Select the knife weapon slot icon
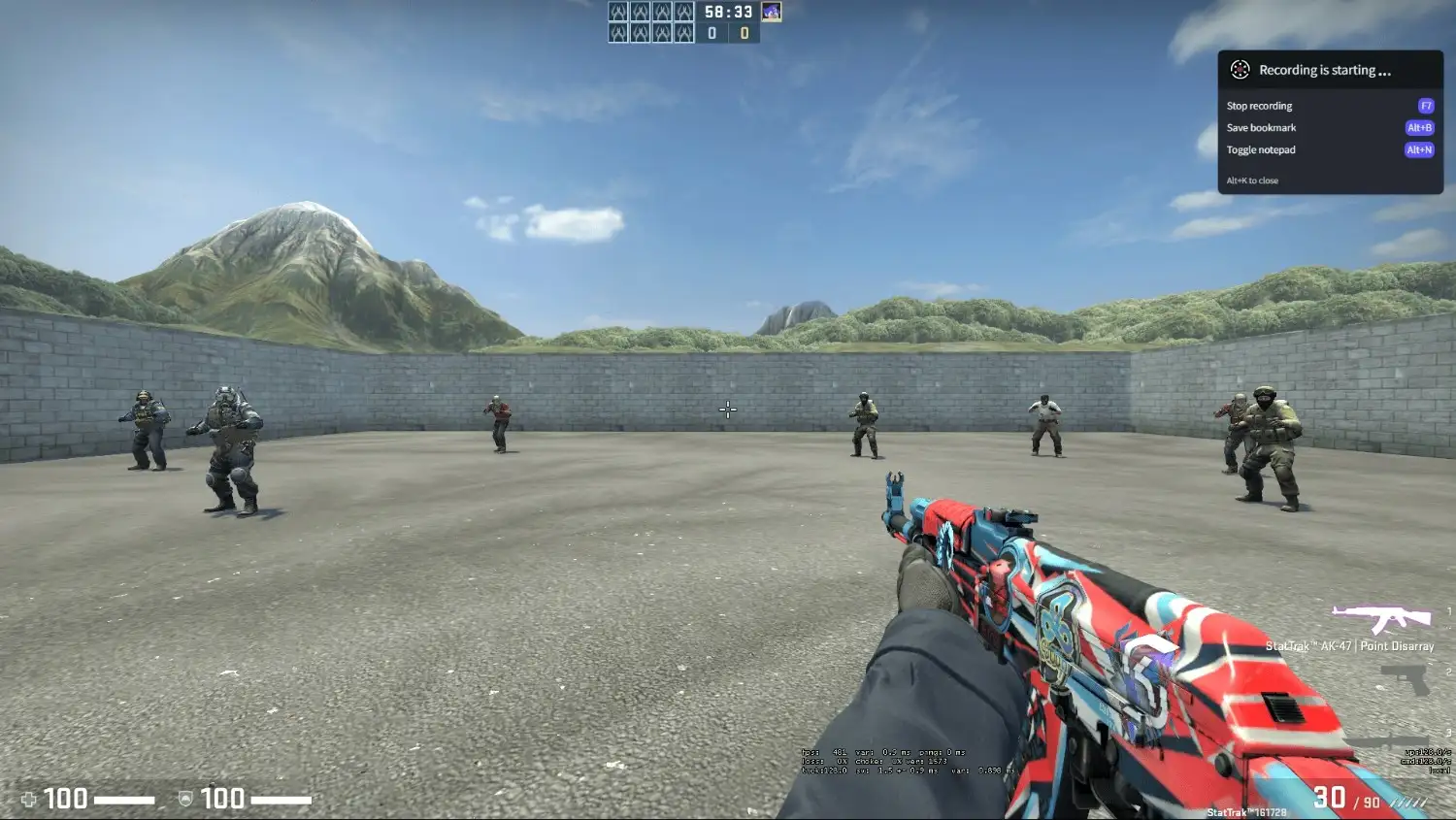This screenshot has height=820, width=1456. tap(1390, 741)
